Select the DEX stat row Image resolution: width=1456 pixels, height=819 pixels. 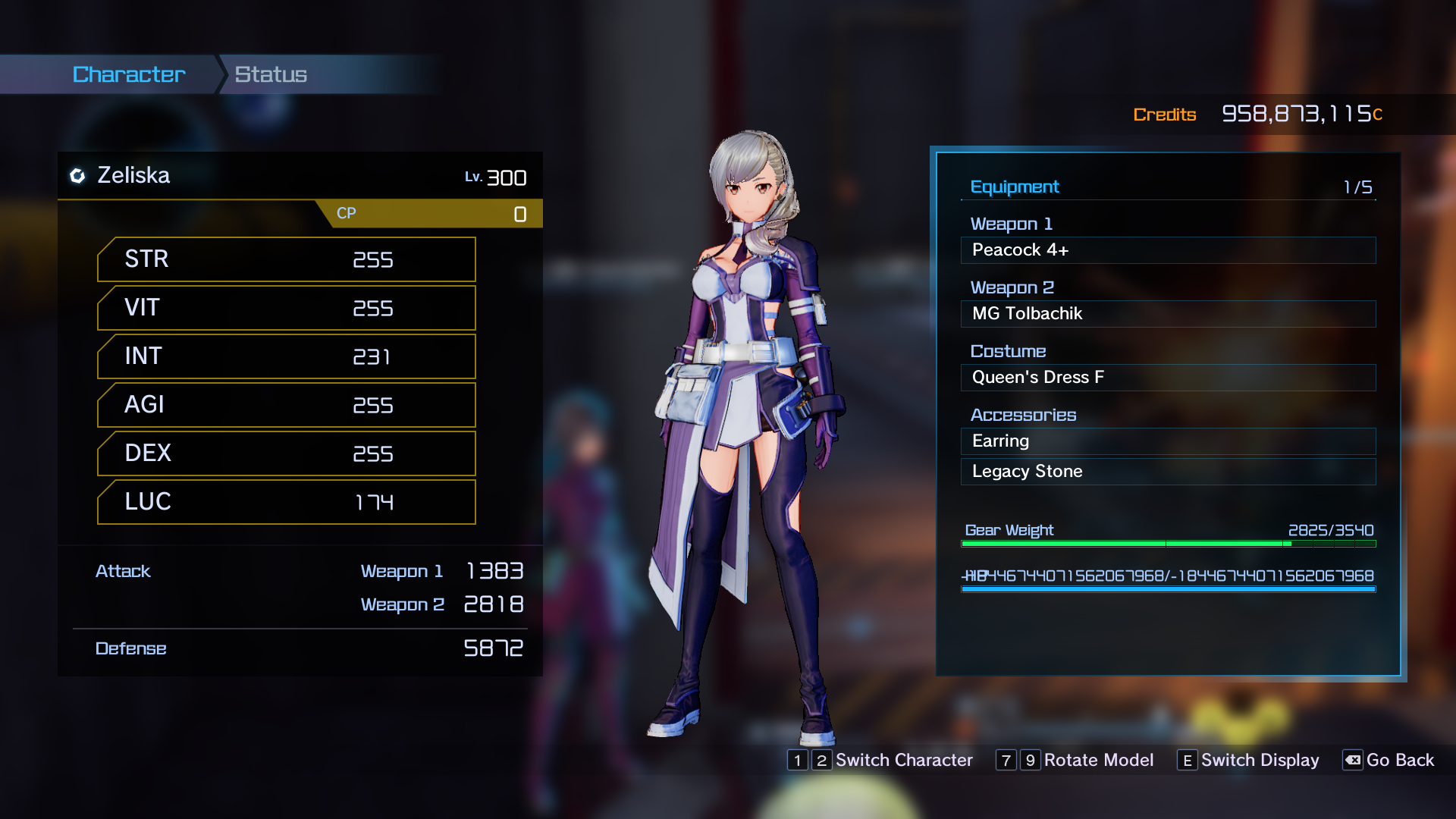pyautogui.click(x=287, y=453)
